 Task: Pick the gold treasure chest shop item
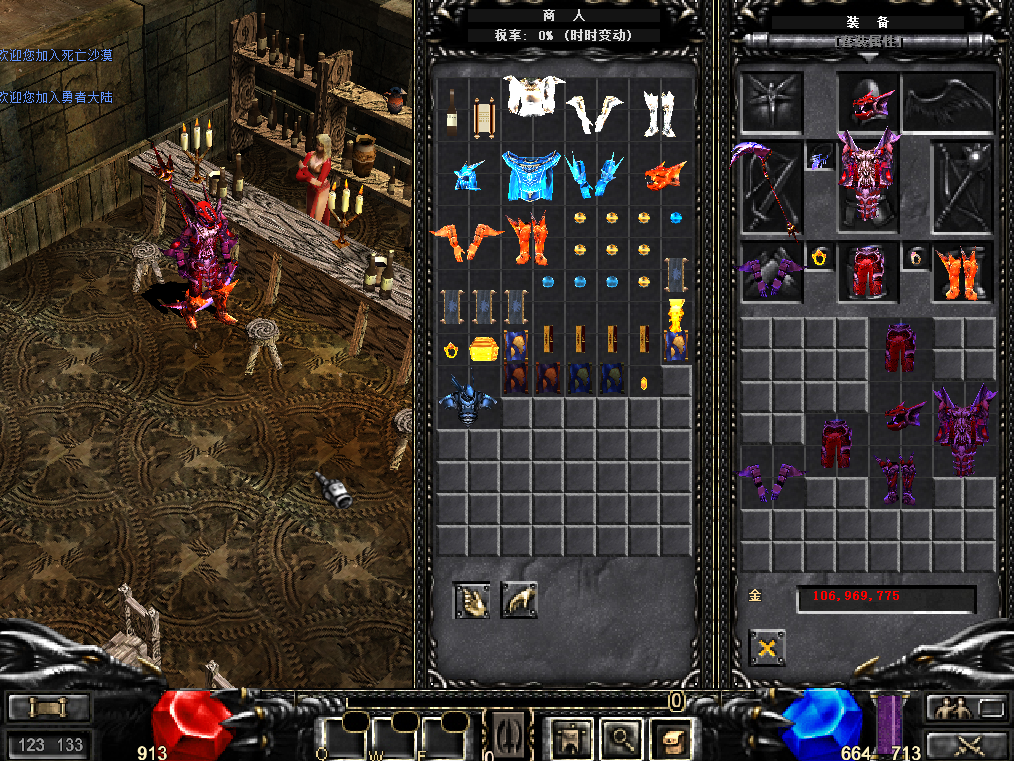click(x=484, y=350)
